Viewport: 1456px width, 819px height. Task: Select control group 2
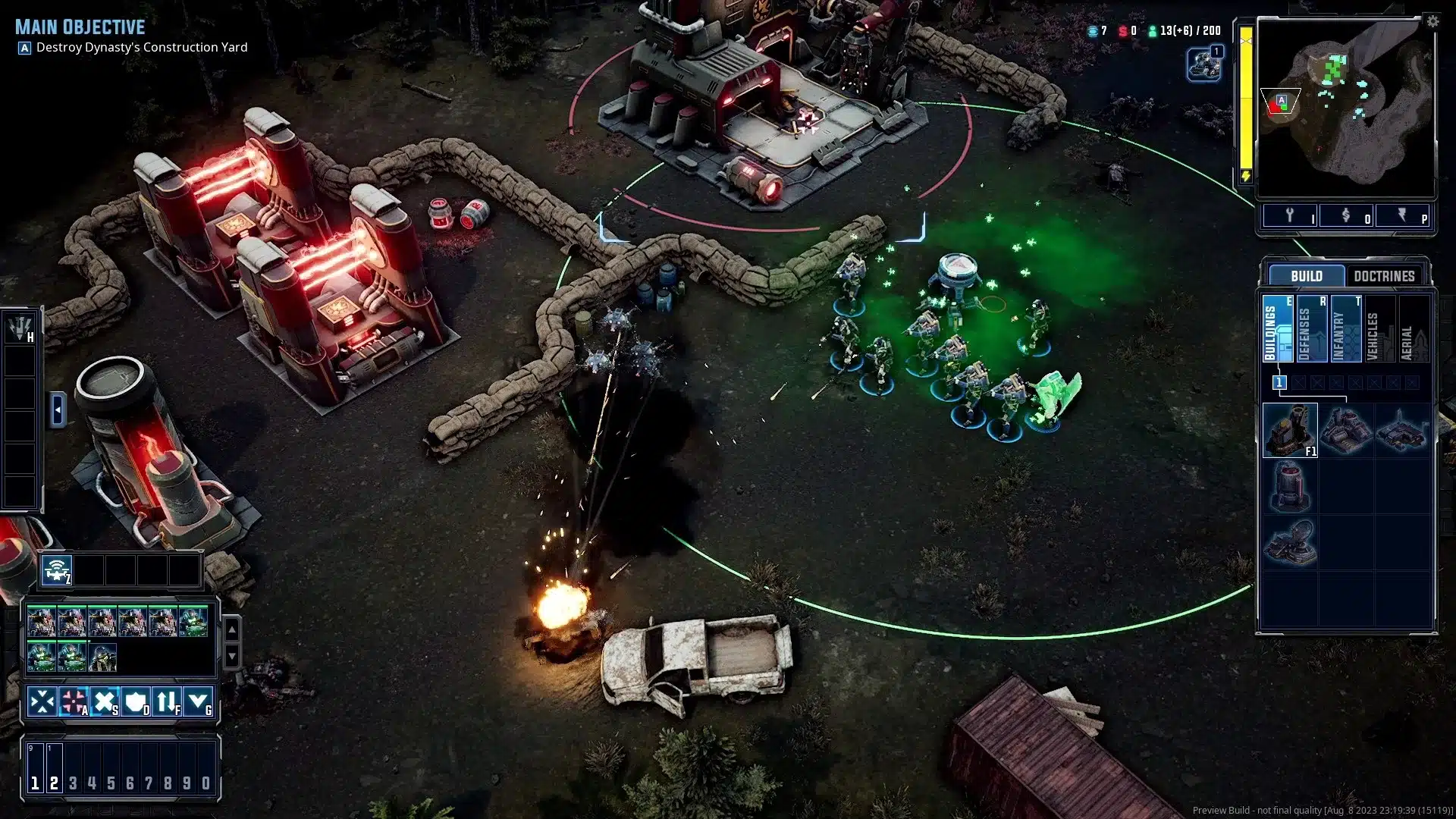click(54, 783)
